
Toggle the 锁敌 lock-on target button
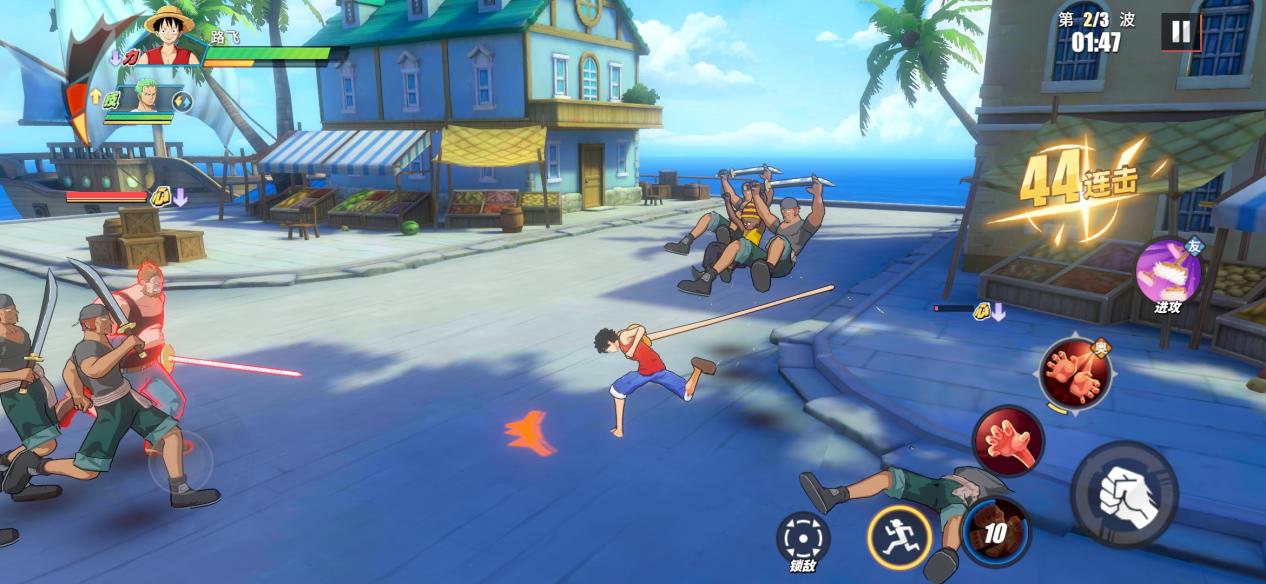pos(803,538)
